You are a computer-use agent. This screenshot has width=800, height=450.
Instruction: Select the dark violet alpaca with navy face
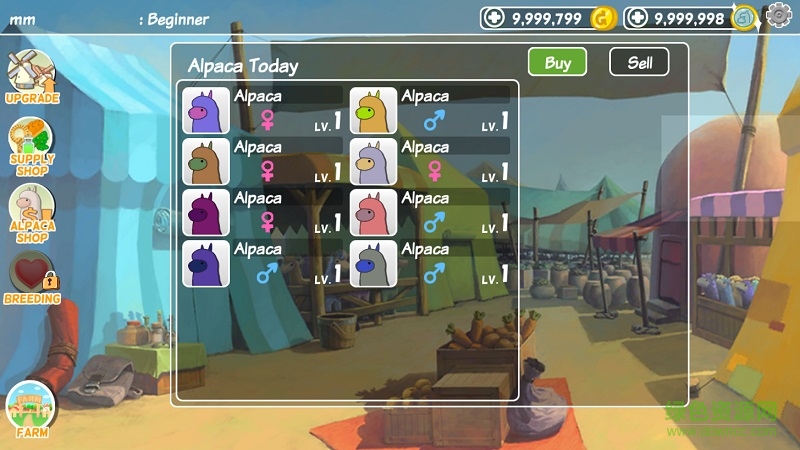point(206,263)
